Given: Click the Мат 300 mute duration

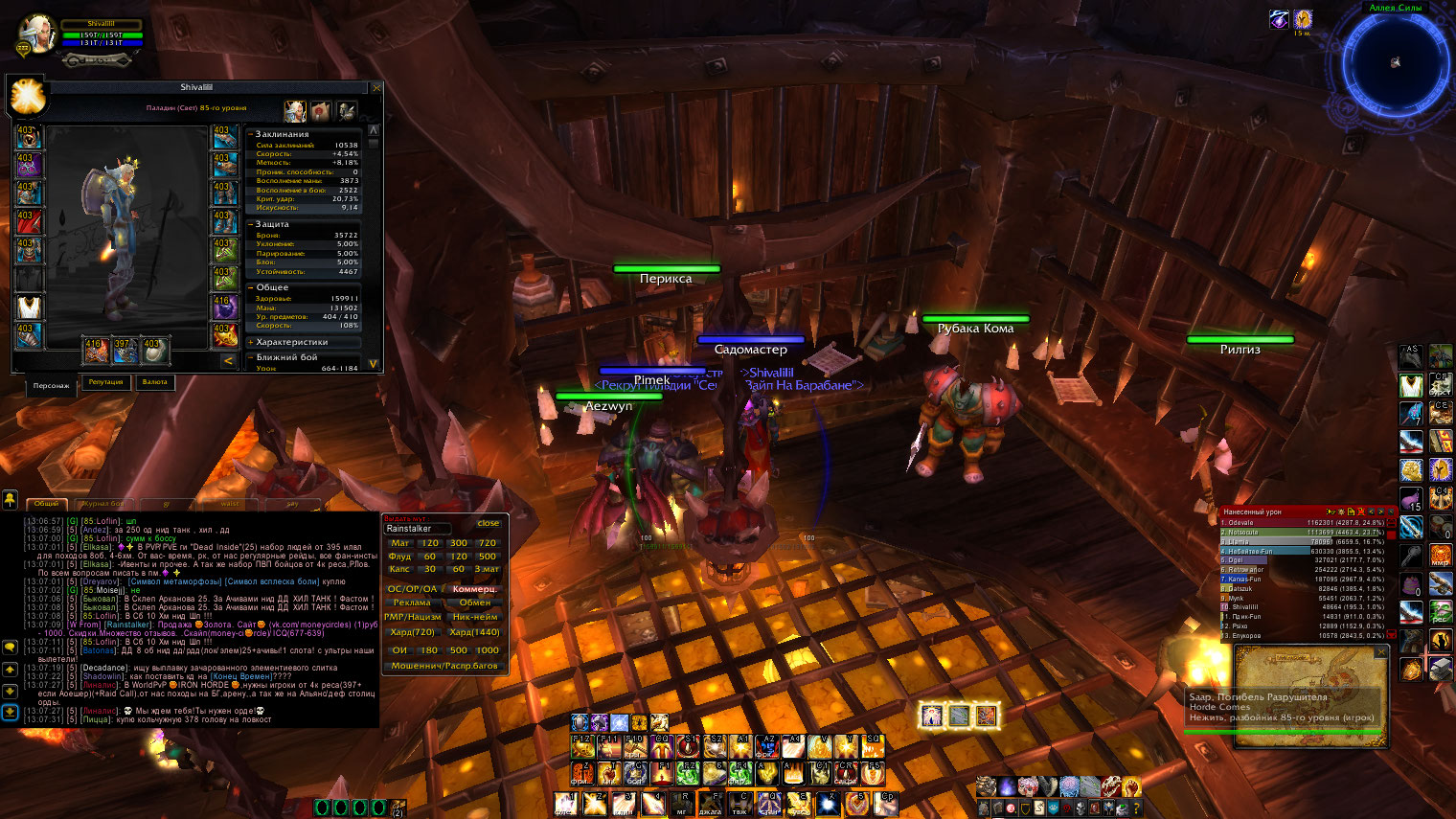Looking at the screenshot, I should click(459, 543).
